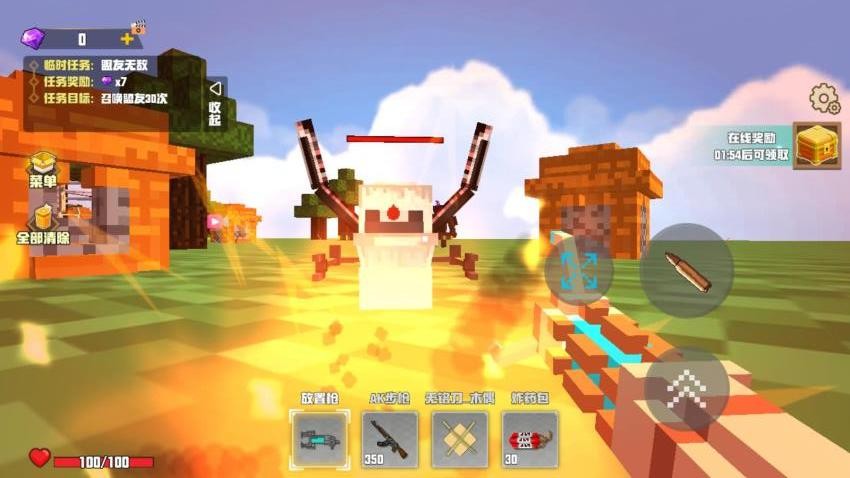
Task: Tap the blue aim scope button
Action: 579,270
